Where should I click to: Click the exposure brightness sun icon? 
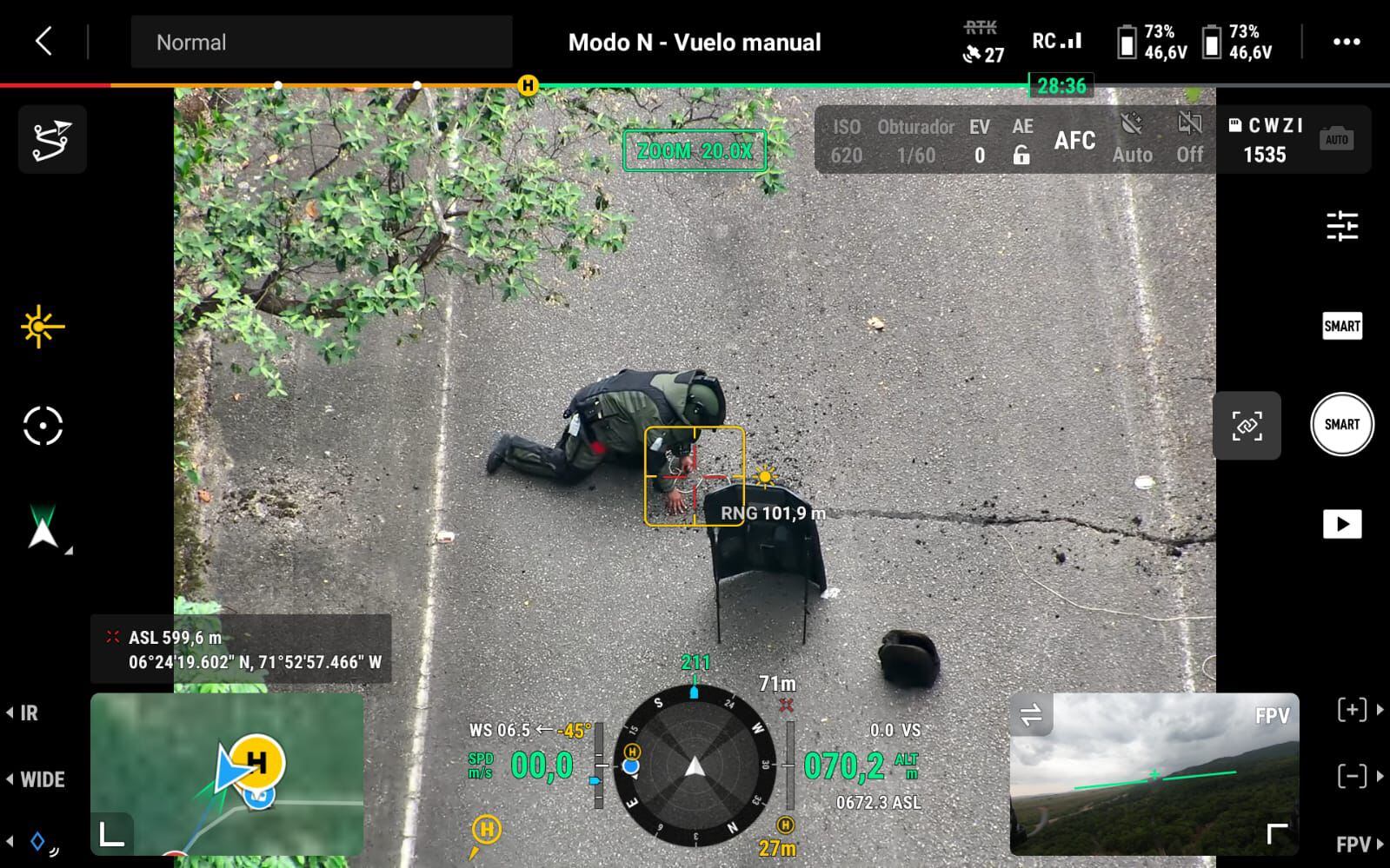click(x=41, y=328)
